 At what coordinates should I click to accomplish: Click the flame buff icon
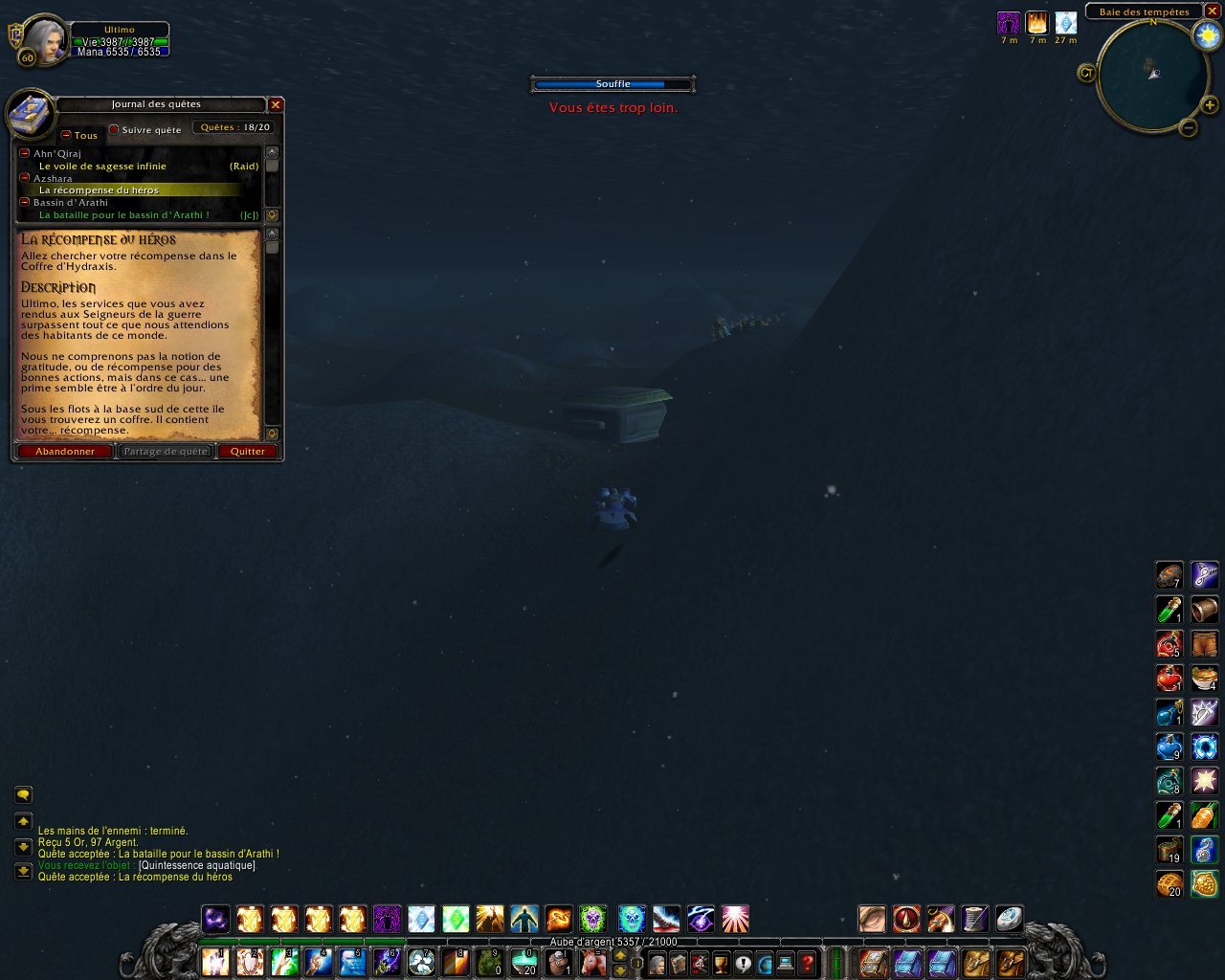coord(1036,22)
